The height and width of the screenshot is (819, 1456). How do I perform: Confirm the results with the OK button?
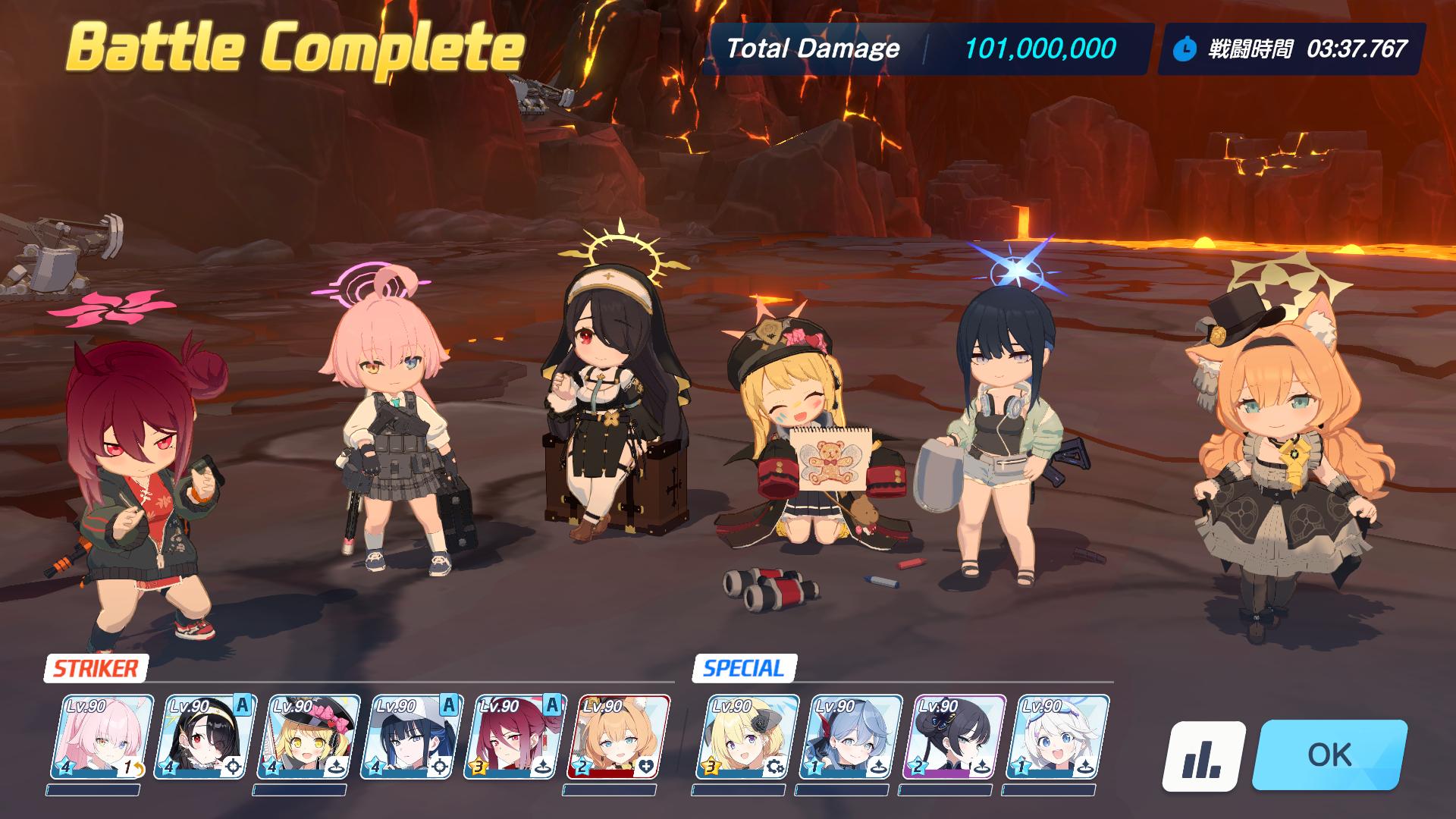pyautogui.click(x=1329, y=755)
